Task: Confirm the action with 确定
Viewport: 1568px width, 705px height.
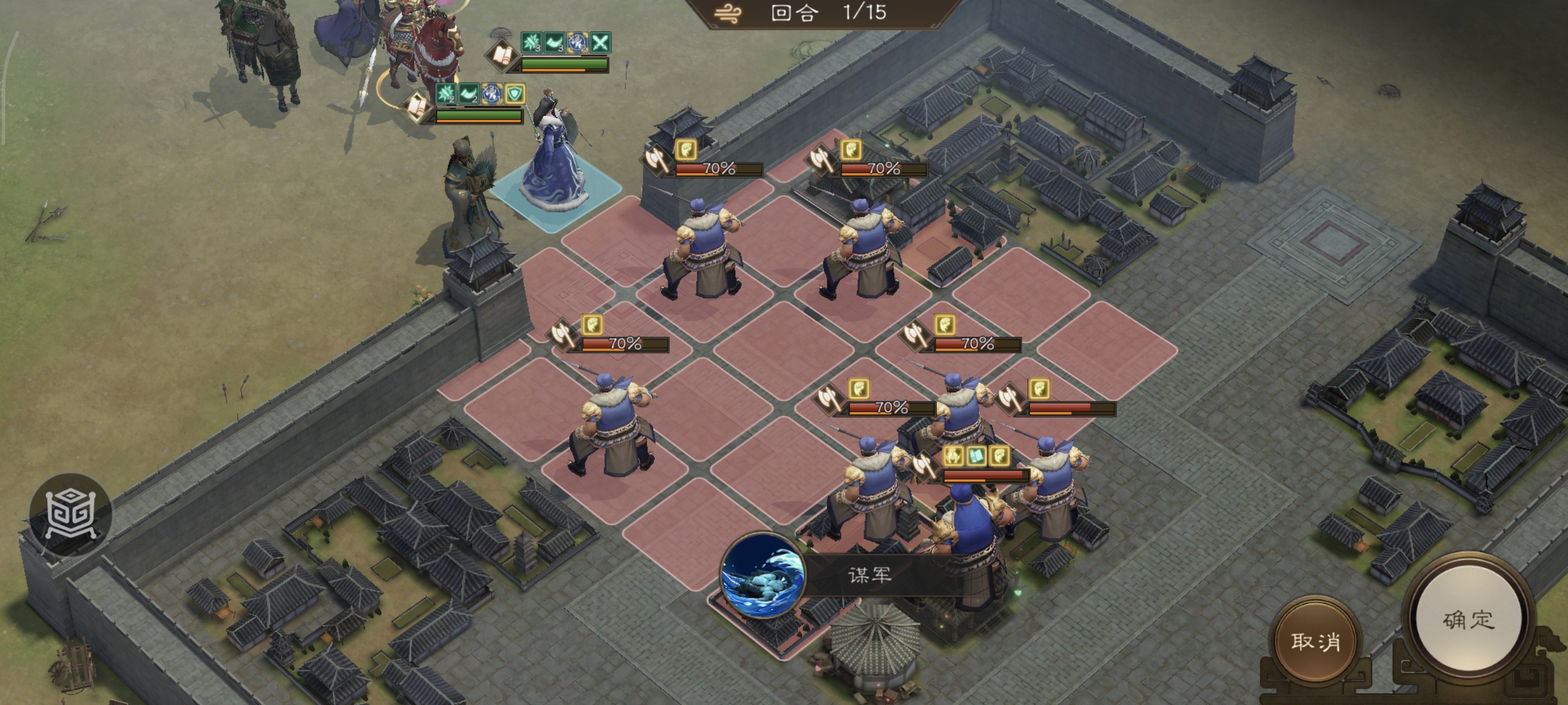Action: click(x=1468, y=621)
